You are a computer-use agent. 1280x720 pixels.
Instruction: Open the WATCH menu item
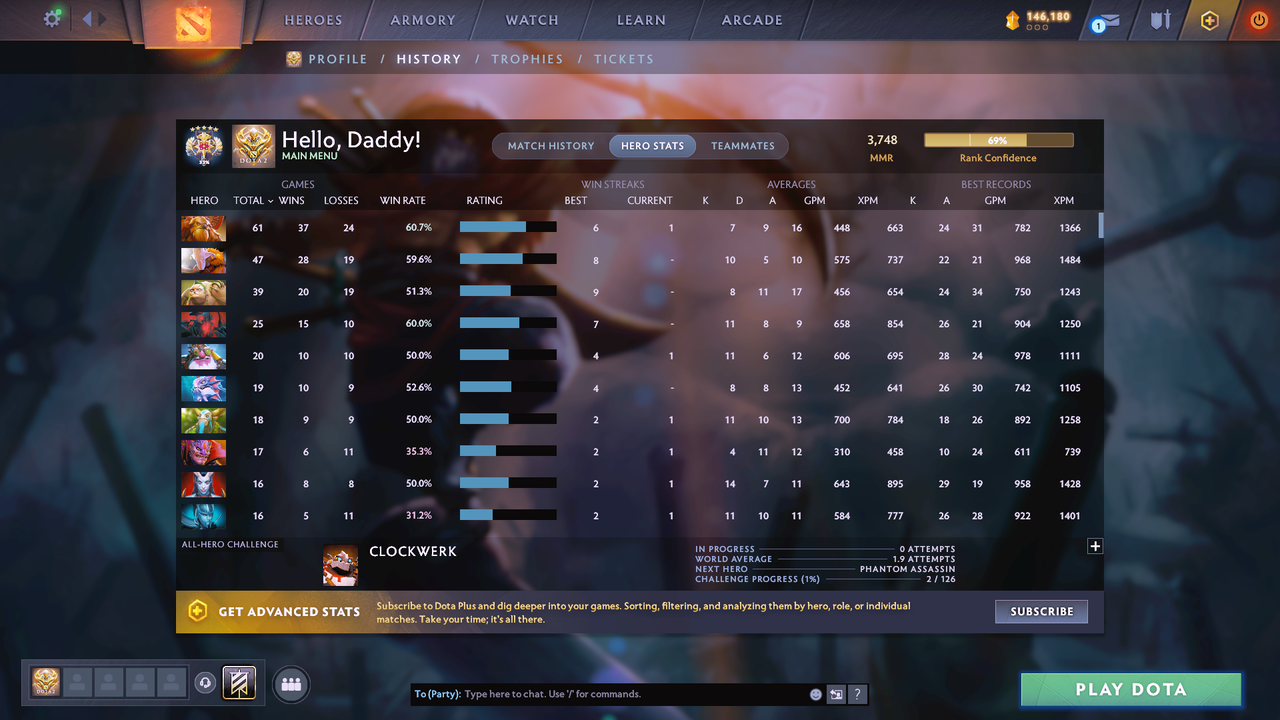point(531,19)
